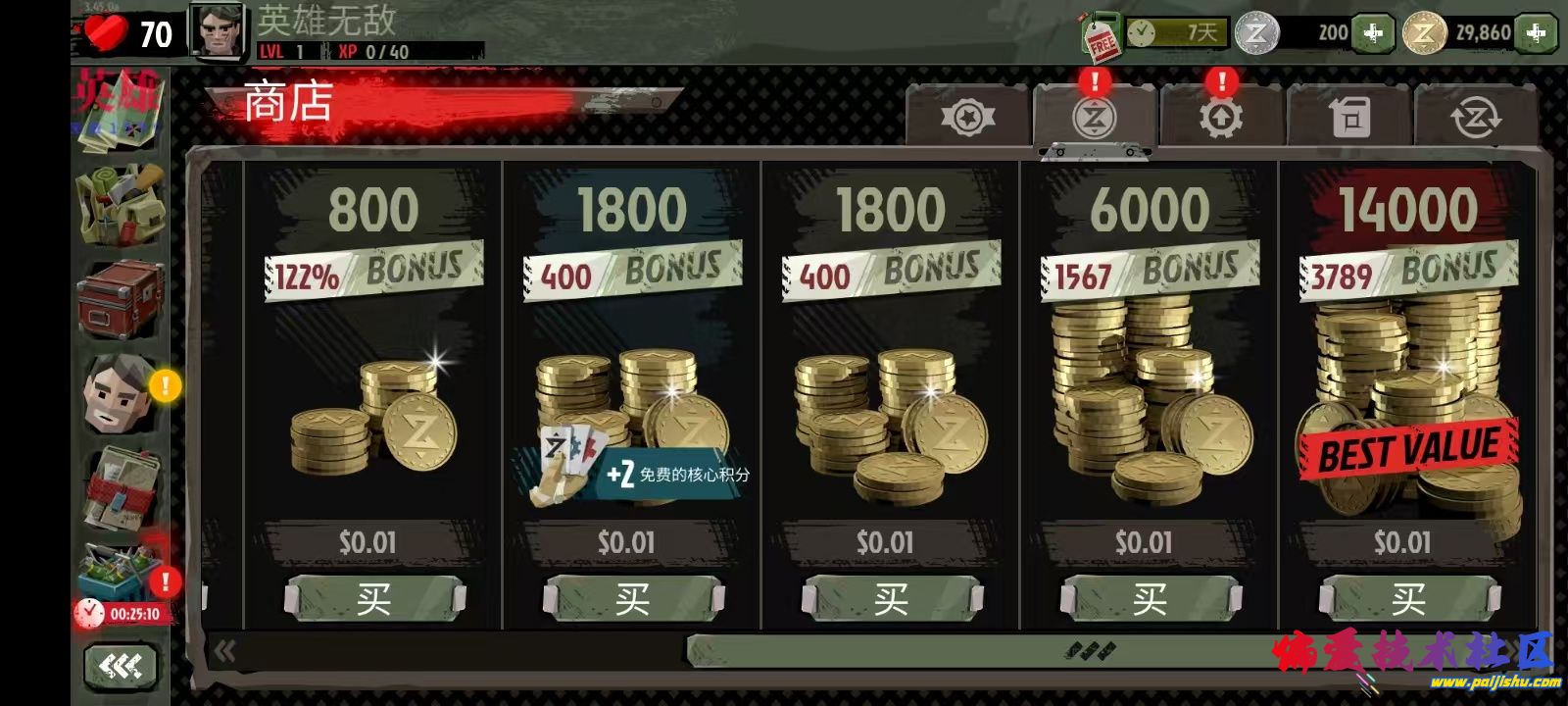1568x706 pixels.
Task: Collapse the sidebar using the triple-chevron button
Action: (x=120, y=667)
